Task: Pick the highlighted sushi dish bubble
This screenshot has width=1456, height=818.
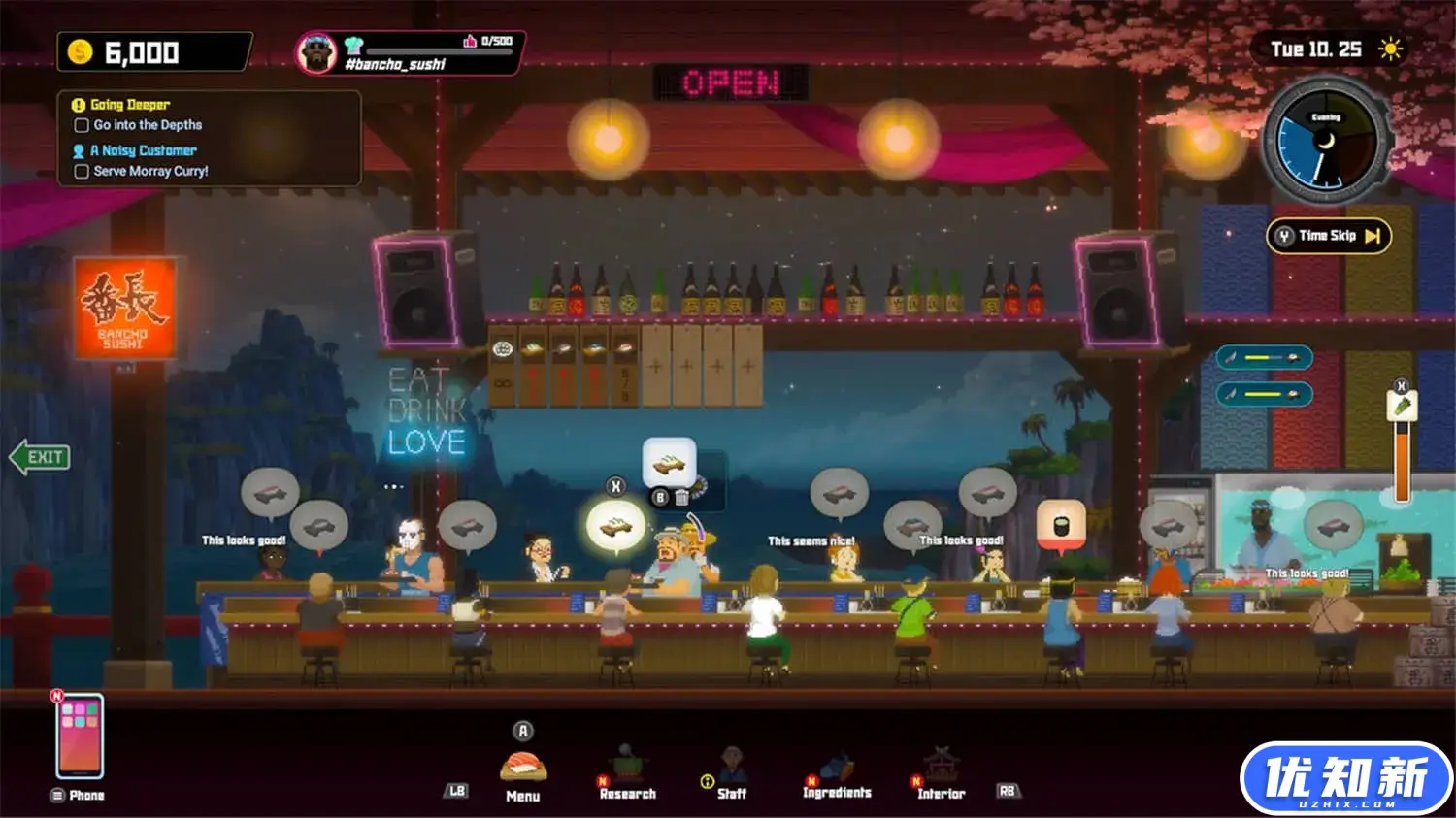Action: (615, 527)
